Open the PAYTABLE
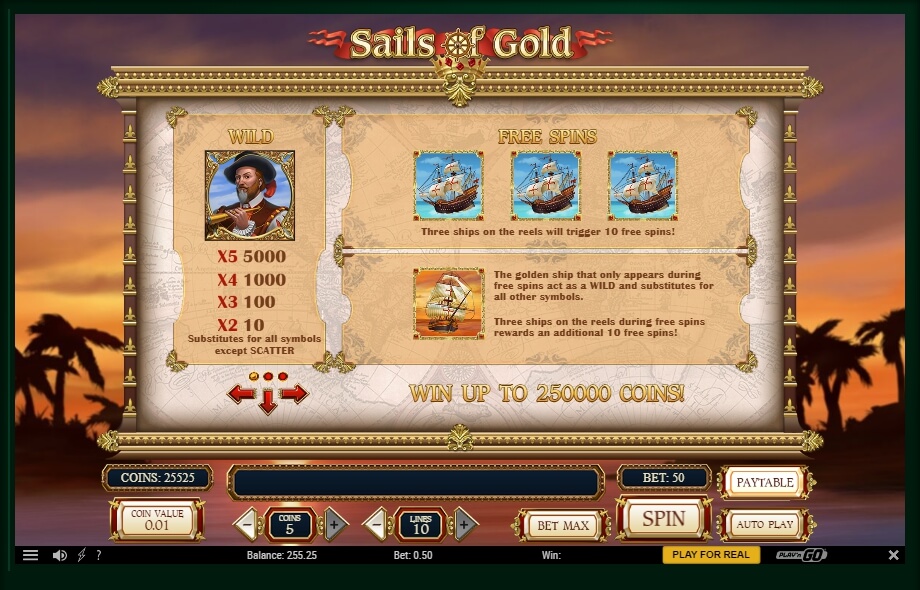This screenshot has width=920, height=590. click(x=764, y=482)
